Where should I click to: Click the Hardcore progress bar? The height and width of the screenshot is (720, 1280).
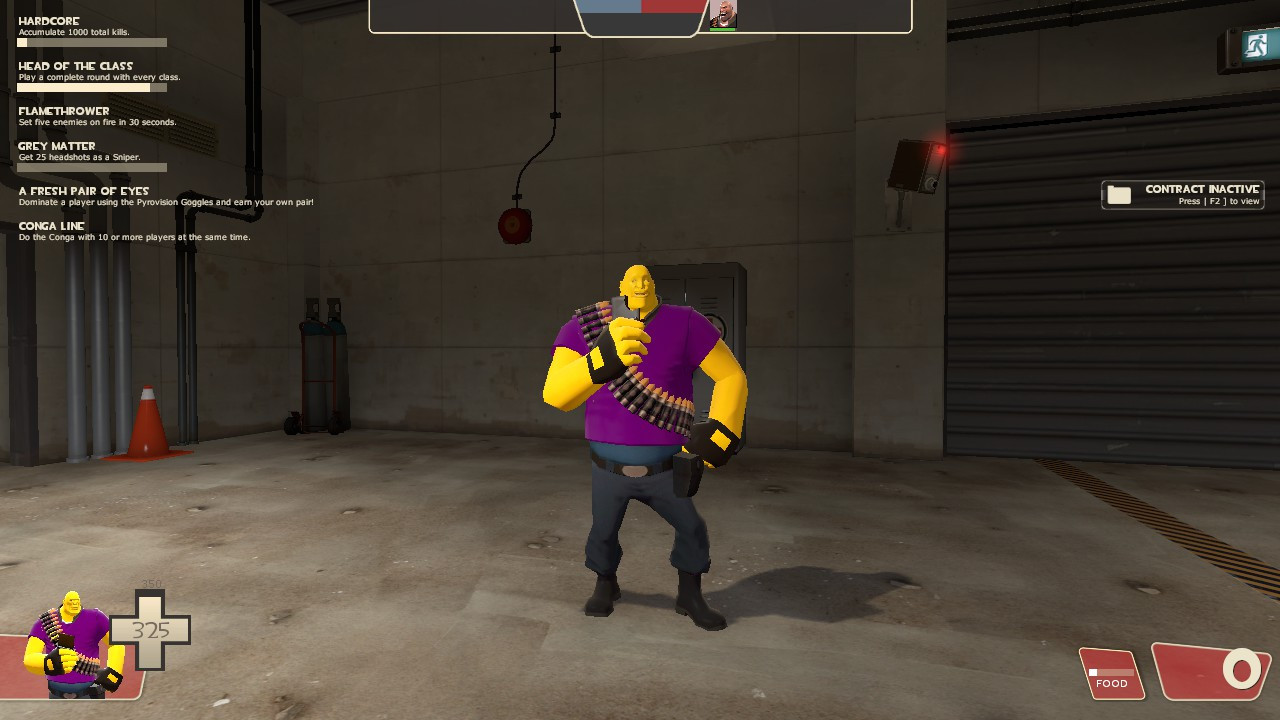90,42
